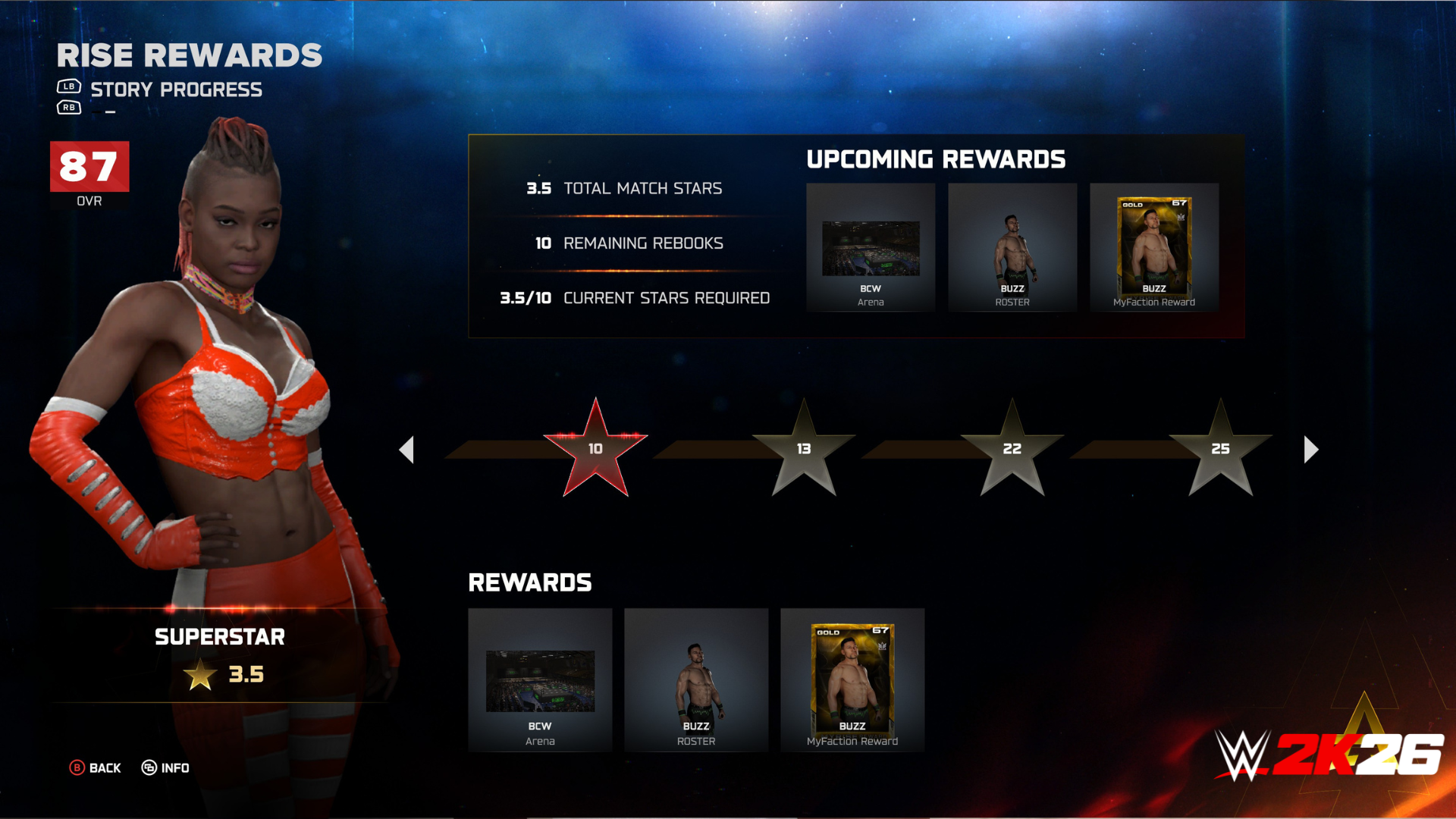This screenshot has width=1456, height=819.
Task: Click the RB shoulder button icon
Action: 69,108
